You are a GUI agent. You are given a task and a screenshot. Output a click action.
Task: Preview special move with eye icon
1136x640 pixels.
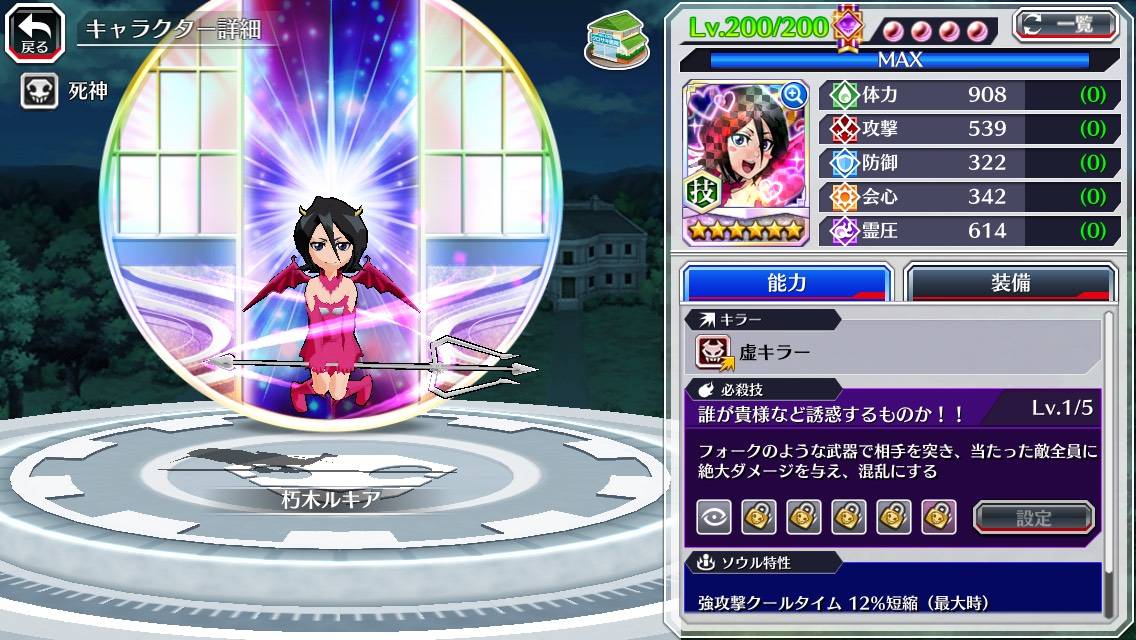click(x=714, y=517)
